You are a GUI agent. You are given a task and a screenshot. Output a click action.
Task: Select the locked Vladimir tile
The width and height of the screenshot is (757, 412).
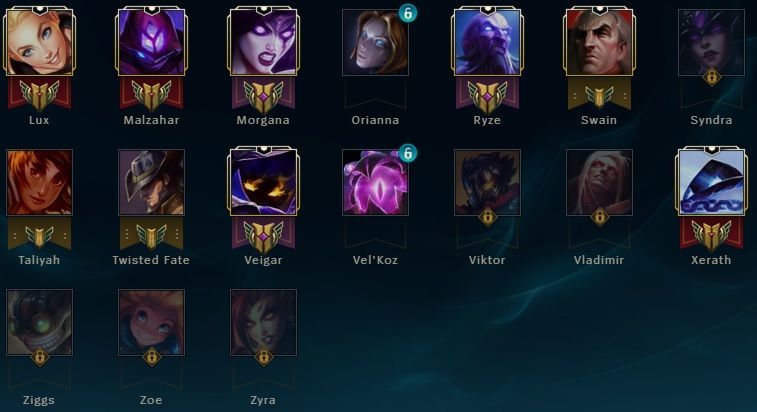[599, 183]
